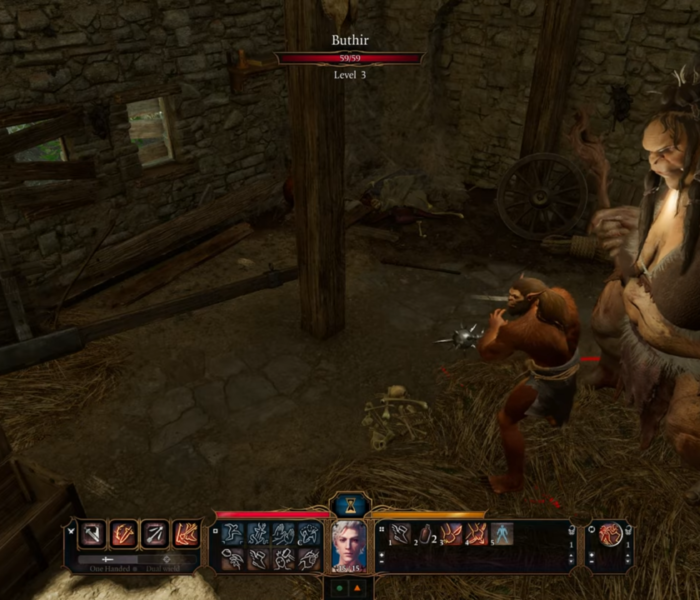
Task: Use the round red ability icon
Action: 609,535
